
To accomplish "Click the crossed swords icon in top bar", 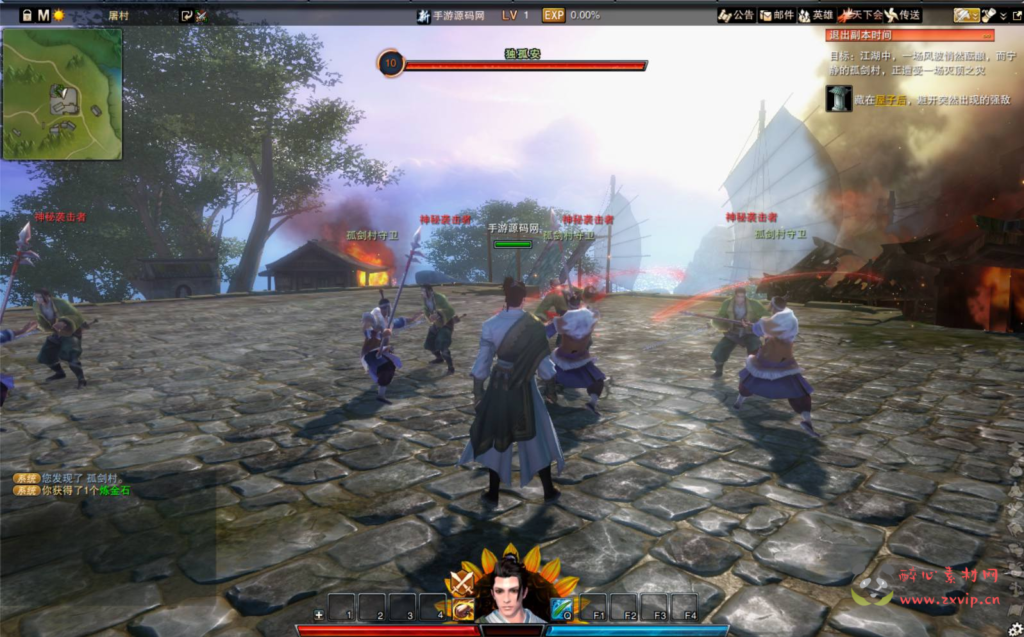I will (x=202, y=15).
